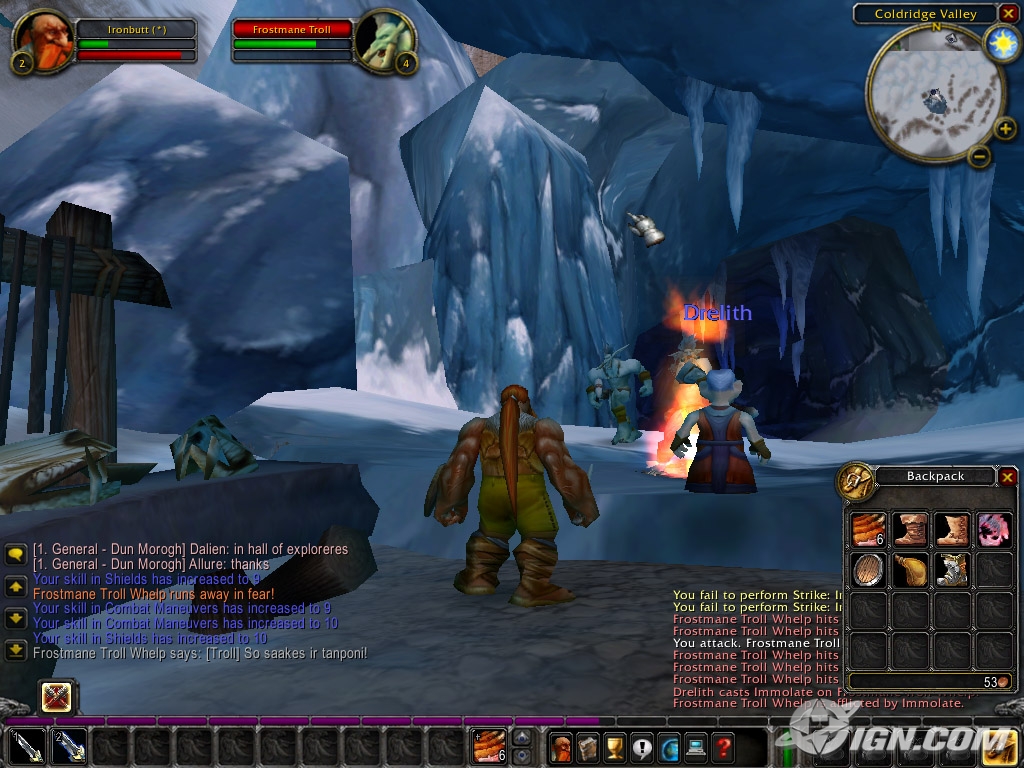Use the second action bar sword ability
Image resolution: width=1024 pixels, height=768 pixels.
click(x=68, y=746)
